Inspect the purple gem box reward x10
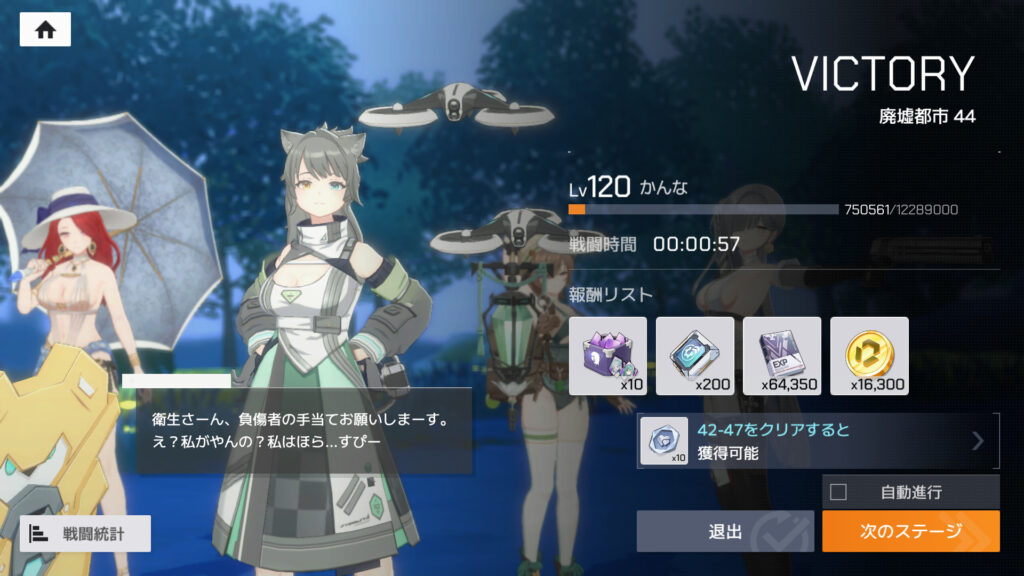 (608, 356)
